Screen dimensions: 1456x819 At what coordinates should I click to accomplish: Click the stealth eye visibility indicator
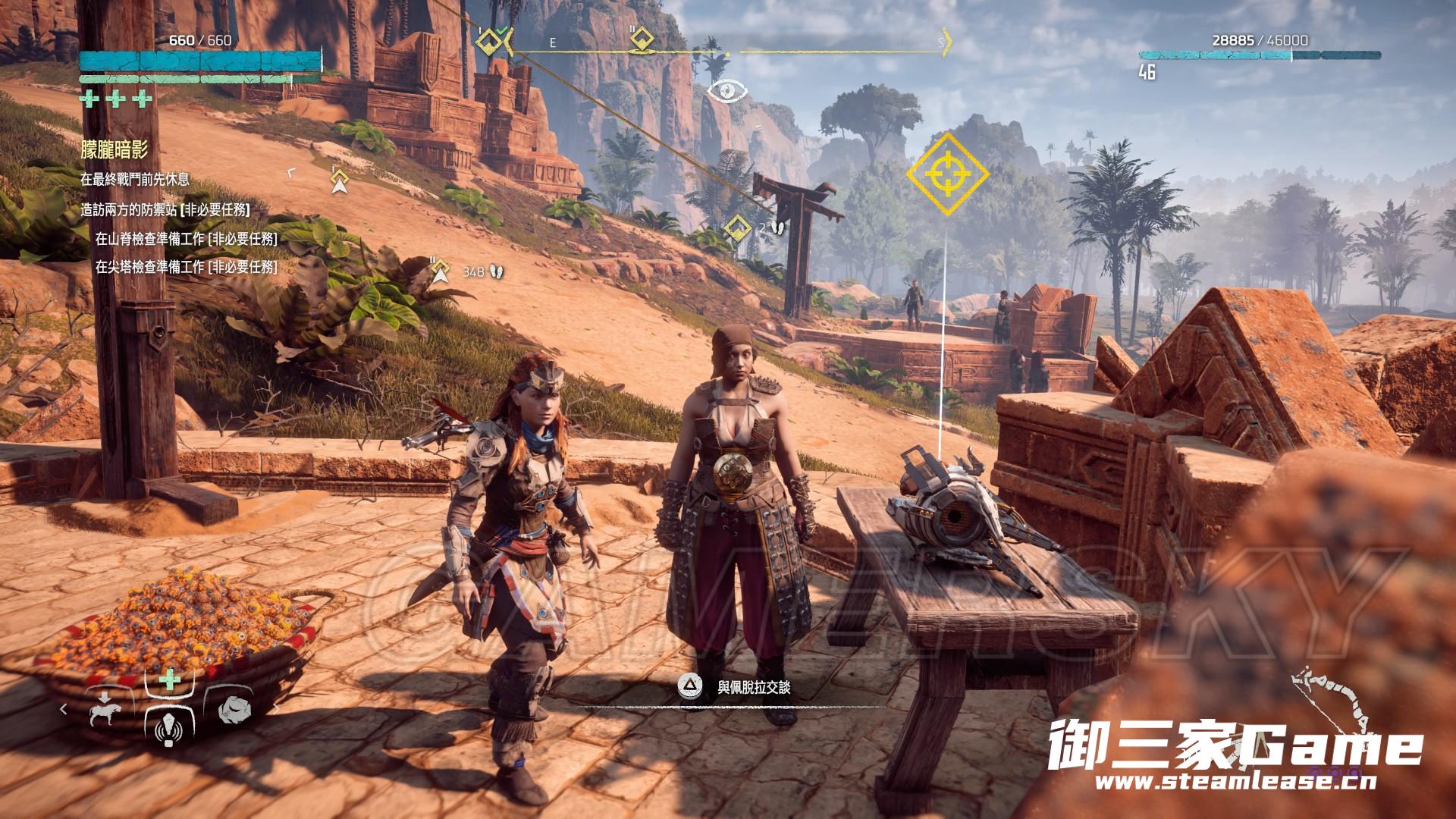pos(728,91)
